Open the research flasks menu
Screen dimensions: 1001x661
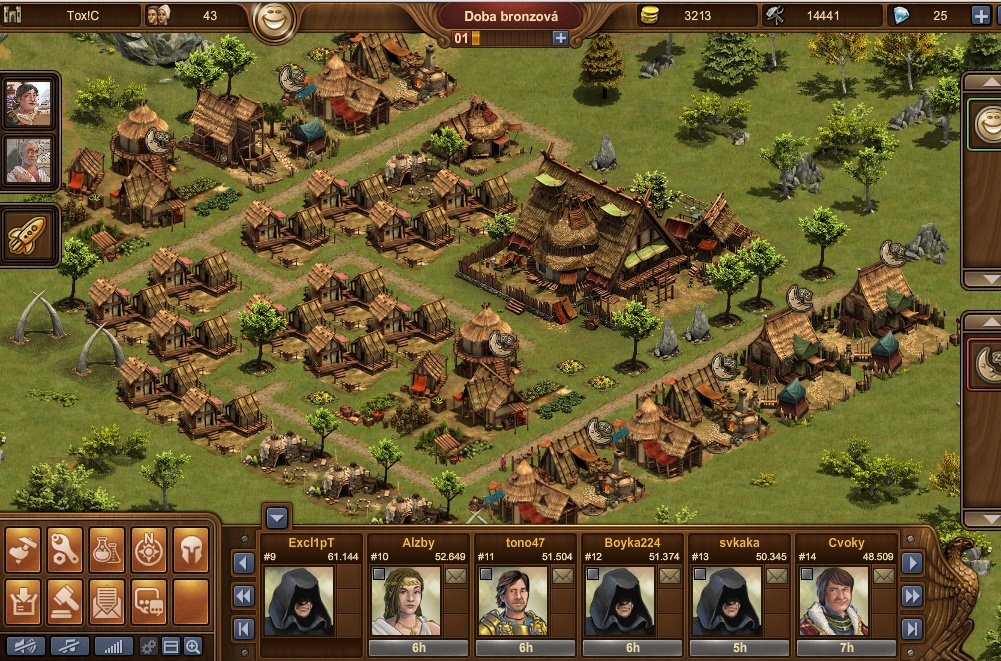[x=107, y=549]
